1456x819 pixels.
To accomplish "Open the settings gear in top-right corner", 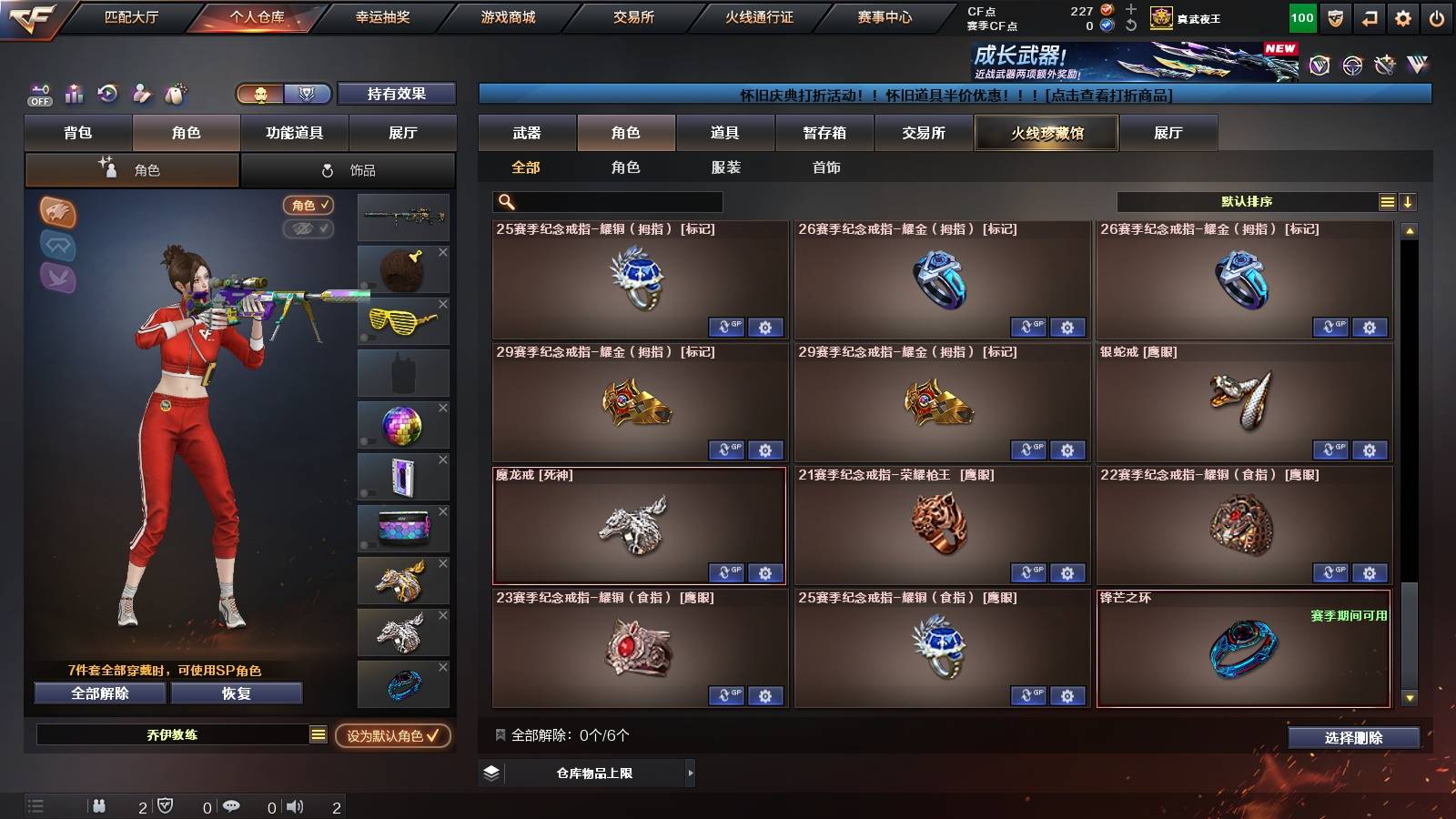I will 1402,15.
